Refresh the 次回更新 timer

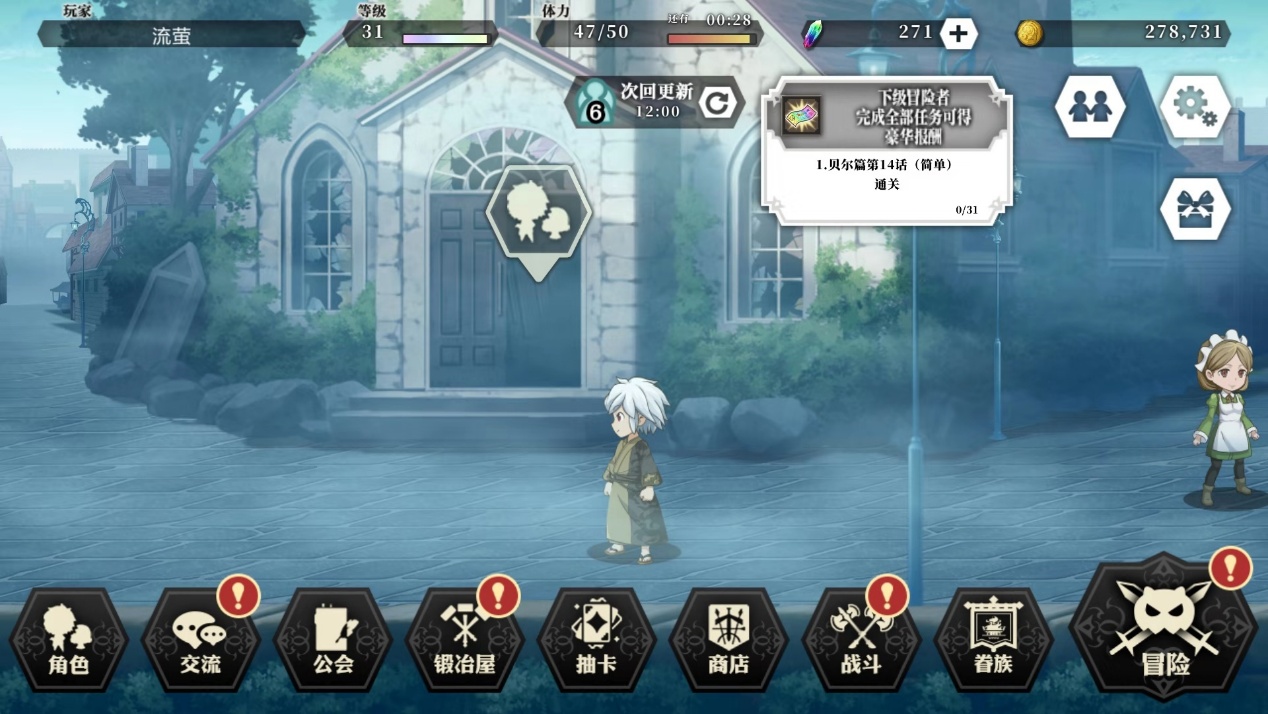click(717, 102)
